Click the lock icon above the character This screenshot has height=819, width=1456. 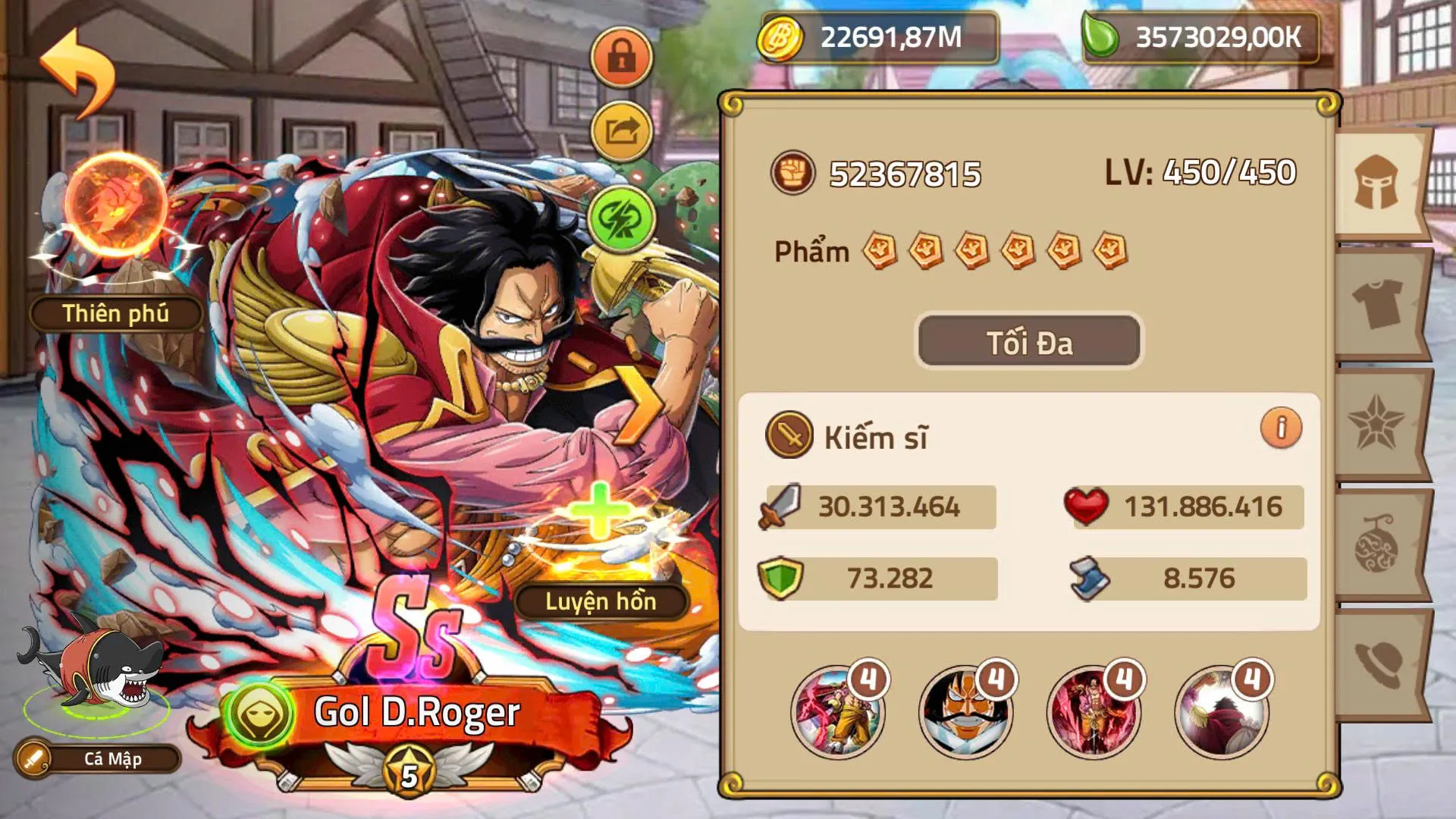622,55
